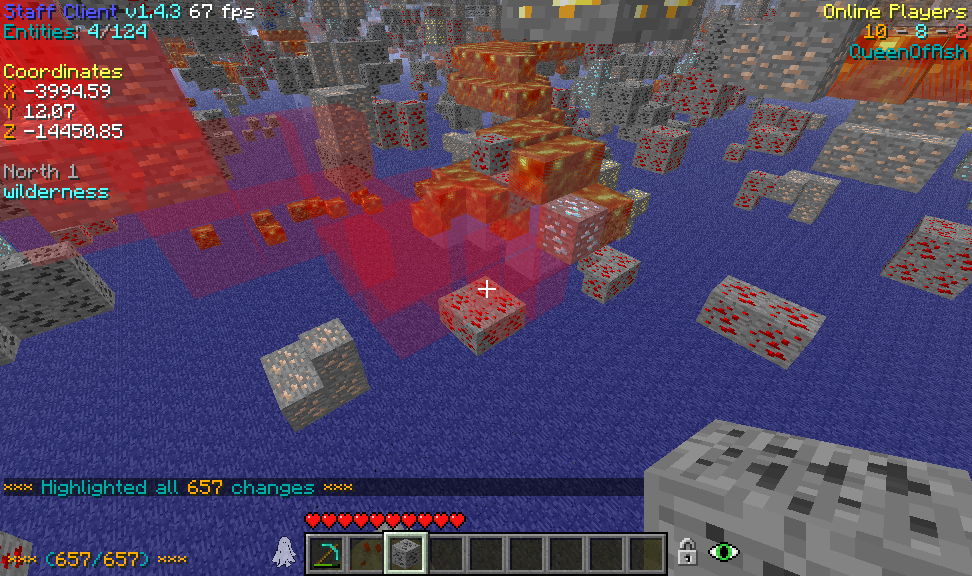Click the 'Highlighted all 657 changes' chat message
The image size is (972, 576).
tap(178, 488)
